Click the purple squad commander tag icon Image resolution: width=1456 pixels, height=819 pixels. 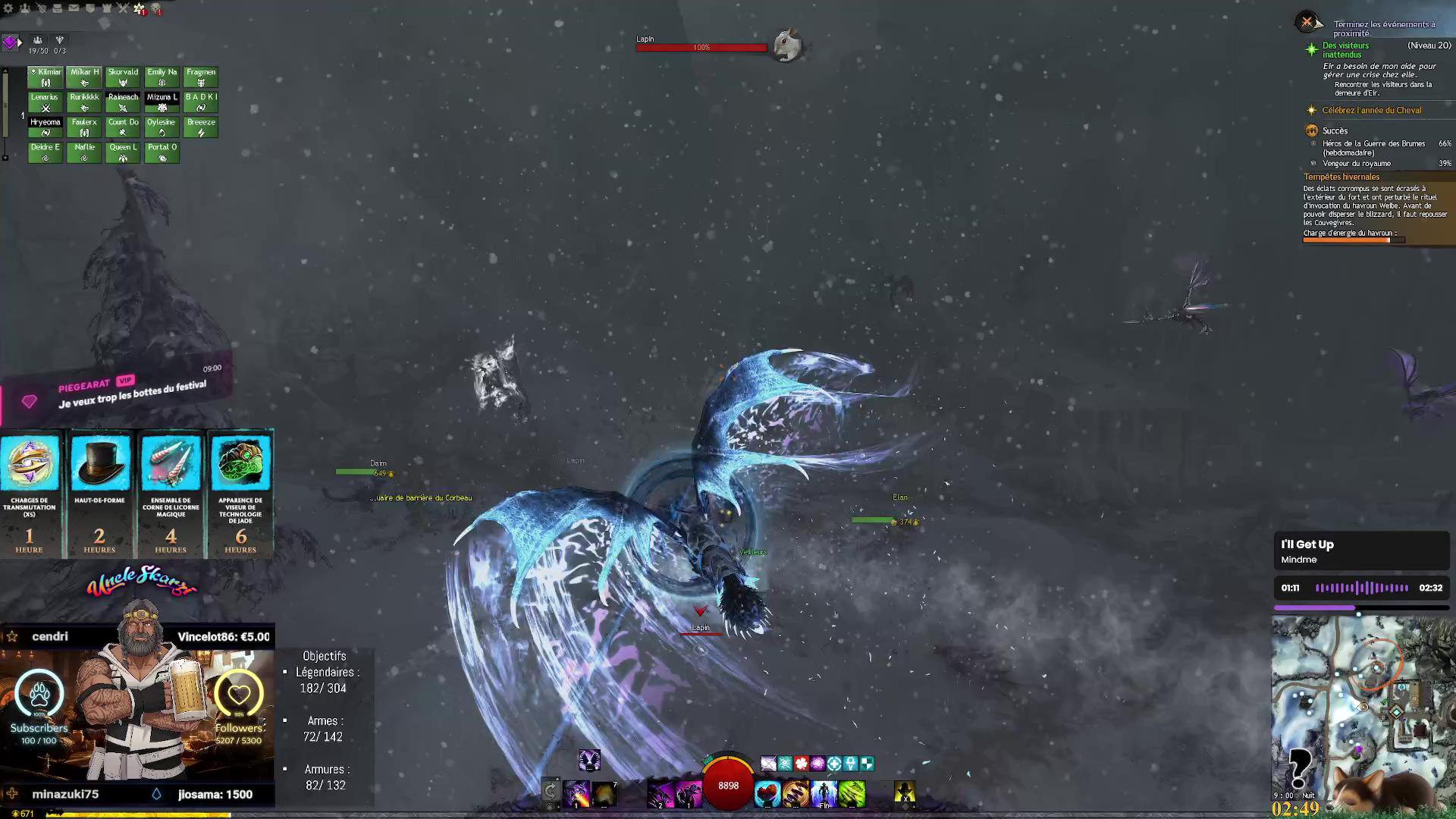pos(10,42)
